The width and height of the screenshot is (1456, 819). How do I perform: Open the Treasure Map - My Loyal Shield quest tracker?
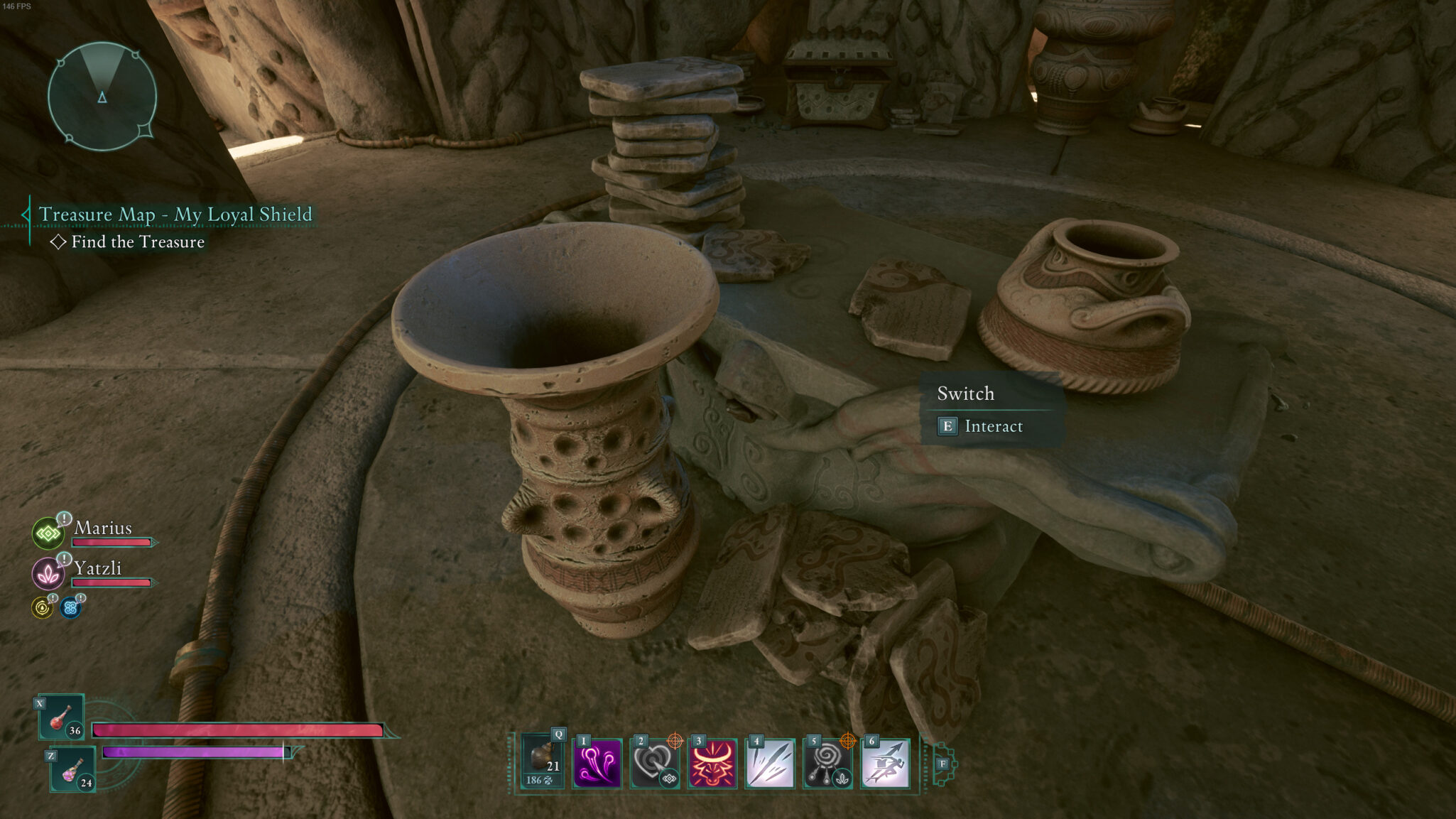[175, 214]
